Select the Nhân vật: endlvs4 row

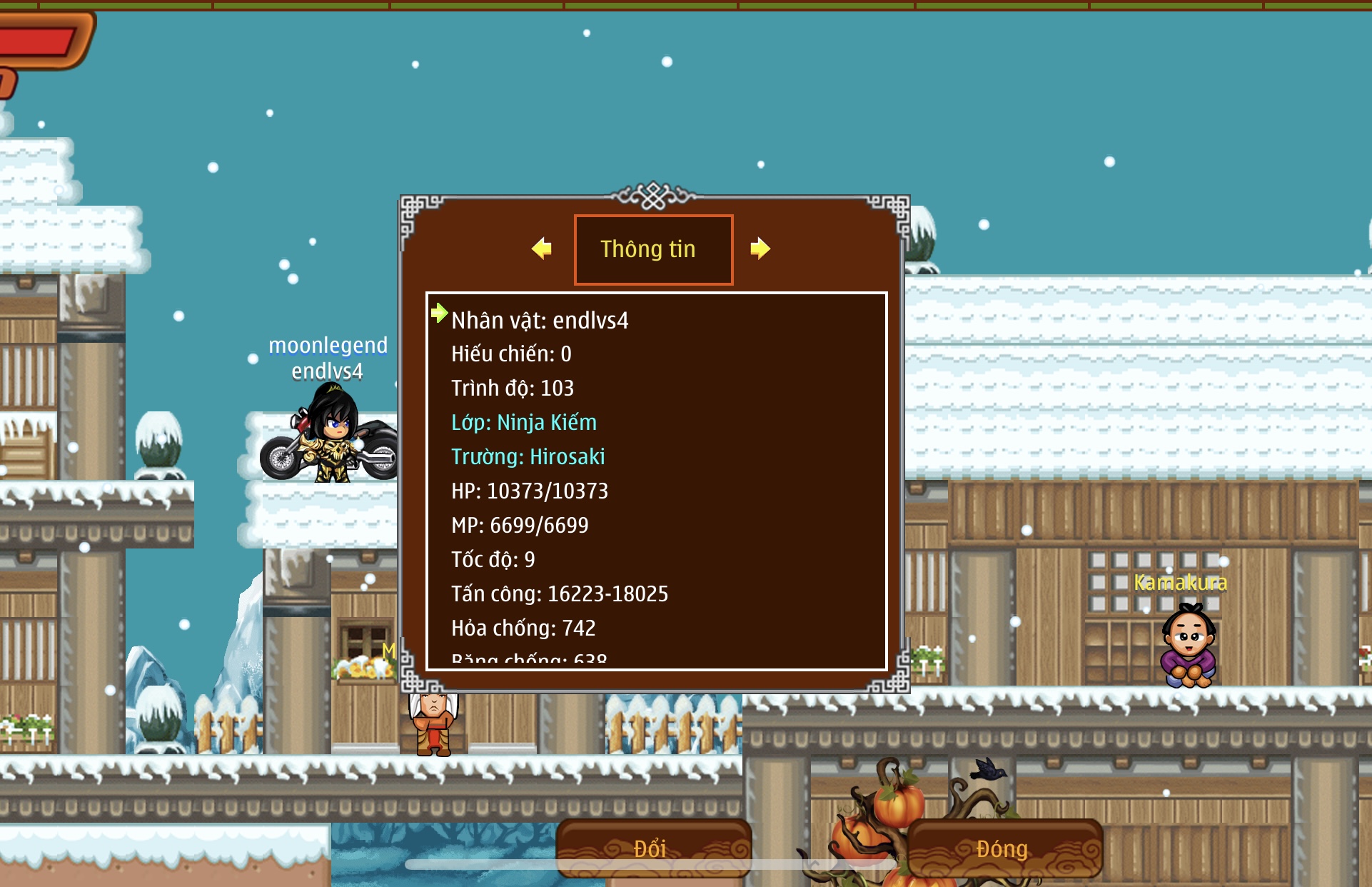(x=540, y=321)
